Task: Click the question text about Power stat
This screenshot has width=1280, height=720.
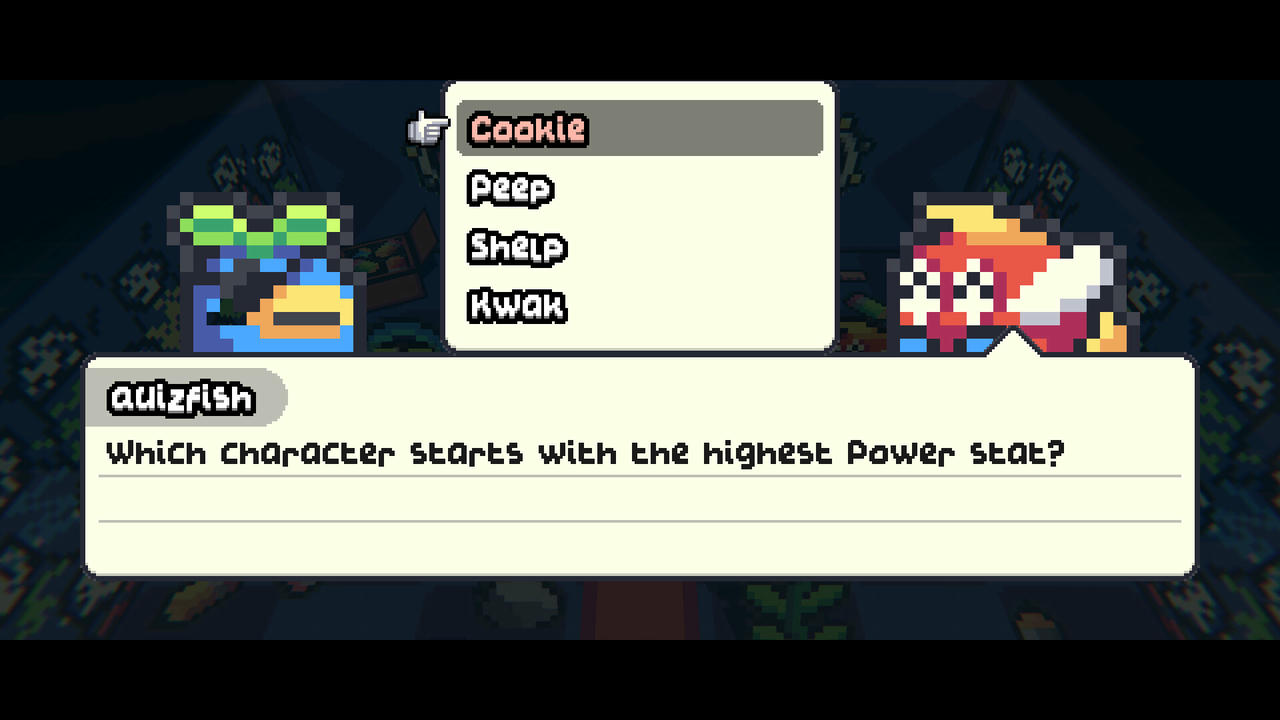Action: [585, 452]
